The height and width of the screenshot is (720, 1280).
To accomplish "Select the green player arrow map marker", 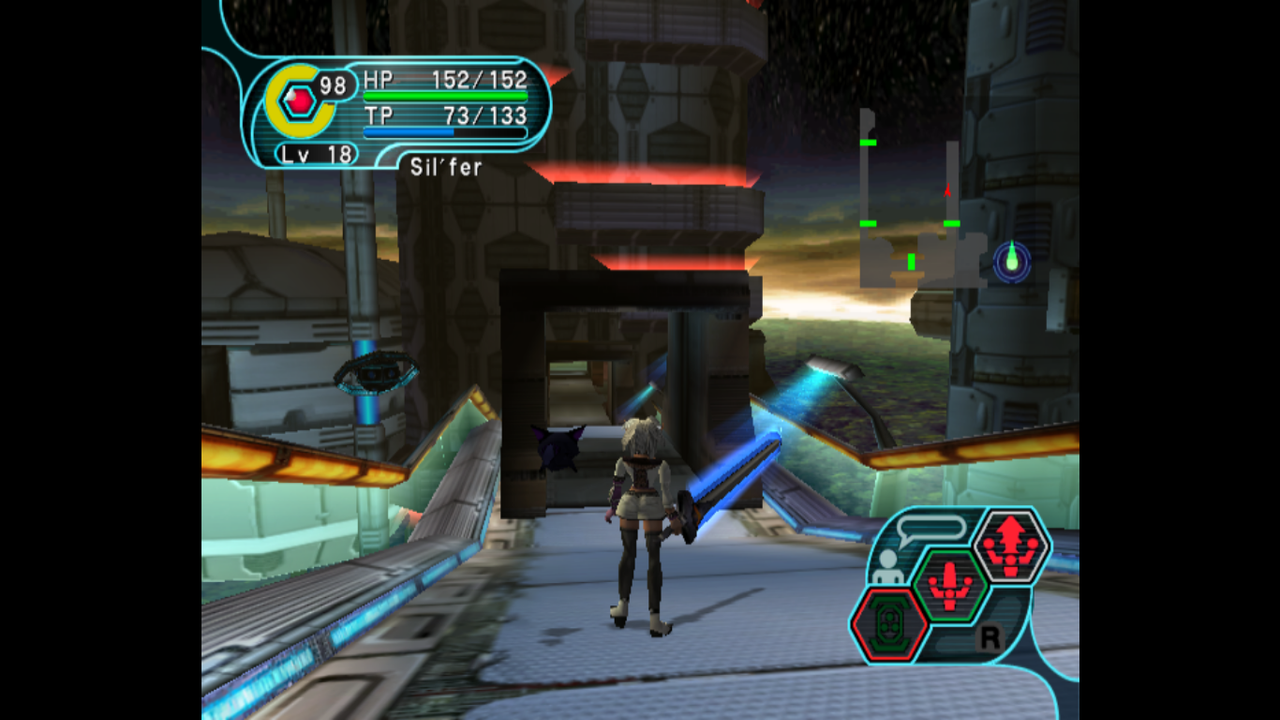I will tap(1012, 258).
